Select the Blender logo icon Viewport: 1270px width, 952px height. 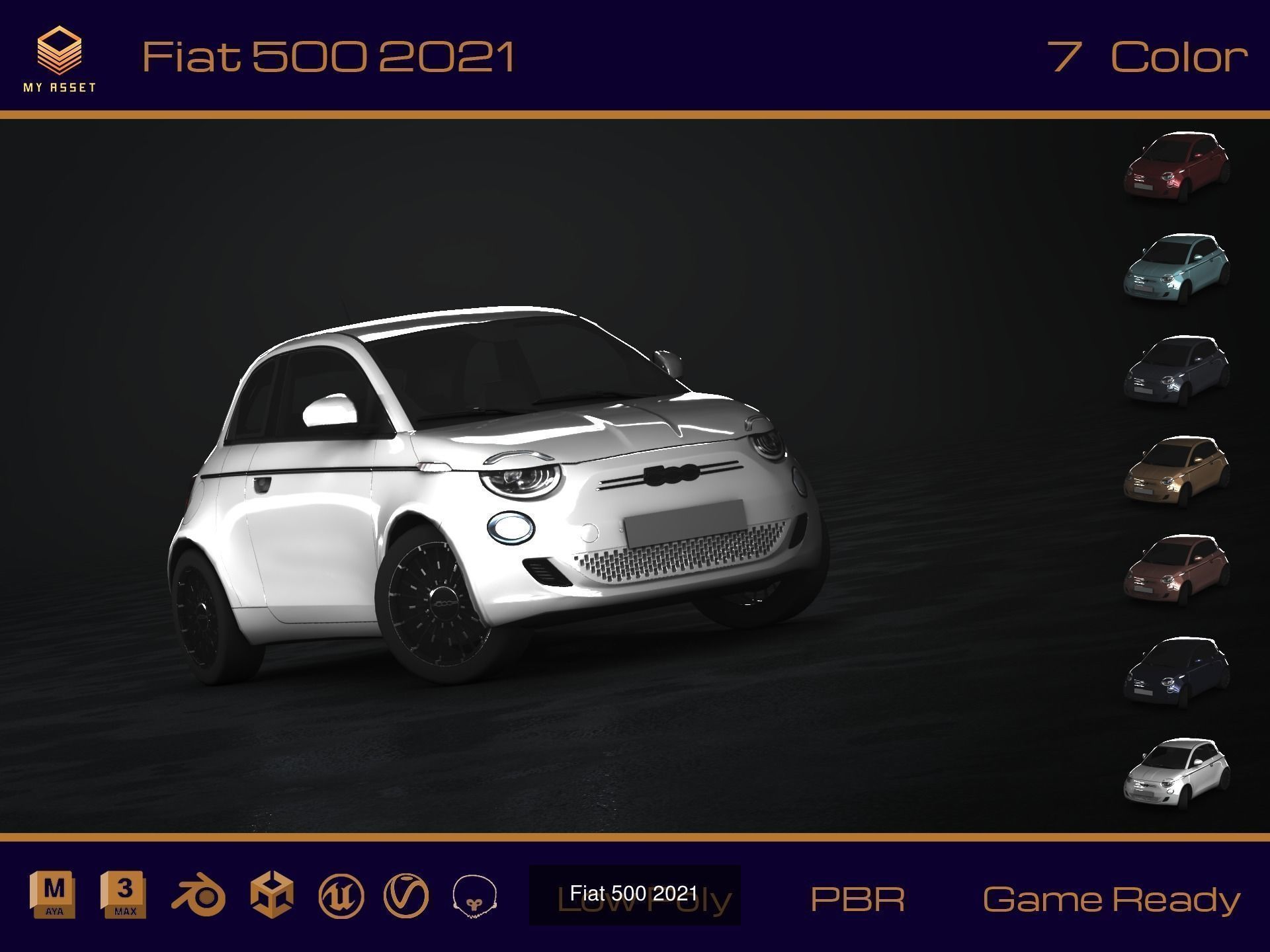coord(198,896)
